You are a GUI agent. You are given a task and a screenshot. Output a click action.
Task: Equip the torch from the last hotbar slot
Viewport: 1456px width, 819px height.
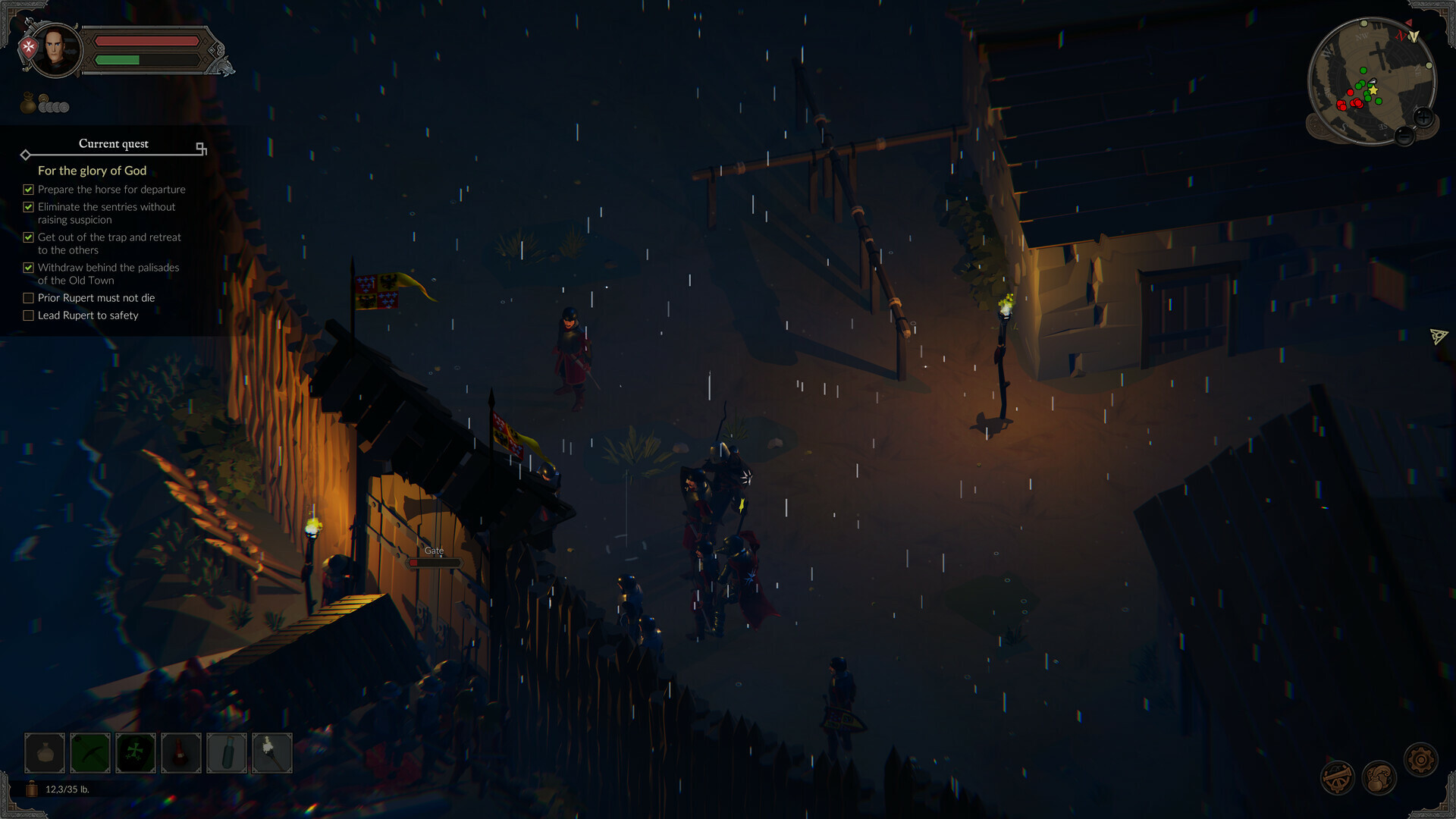(271, 752)
